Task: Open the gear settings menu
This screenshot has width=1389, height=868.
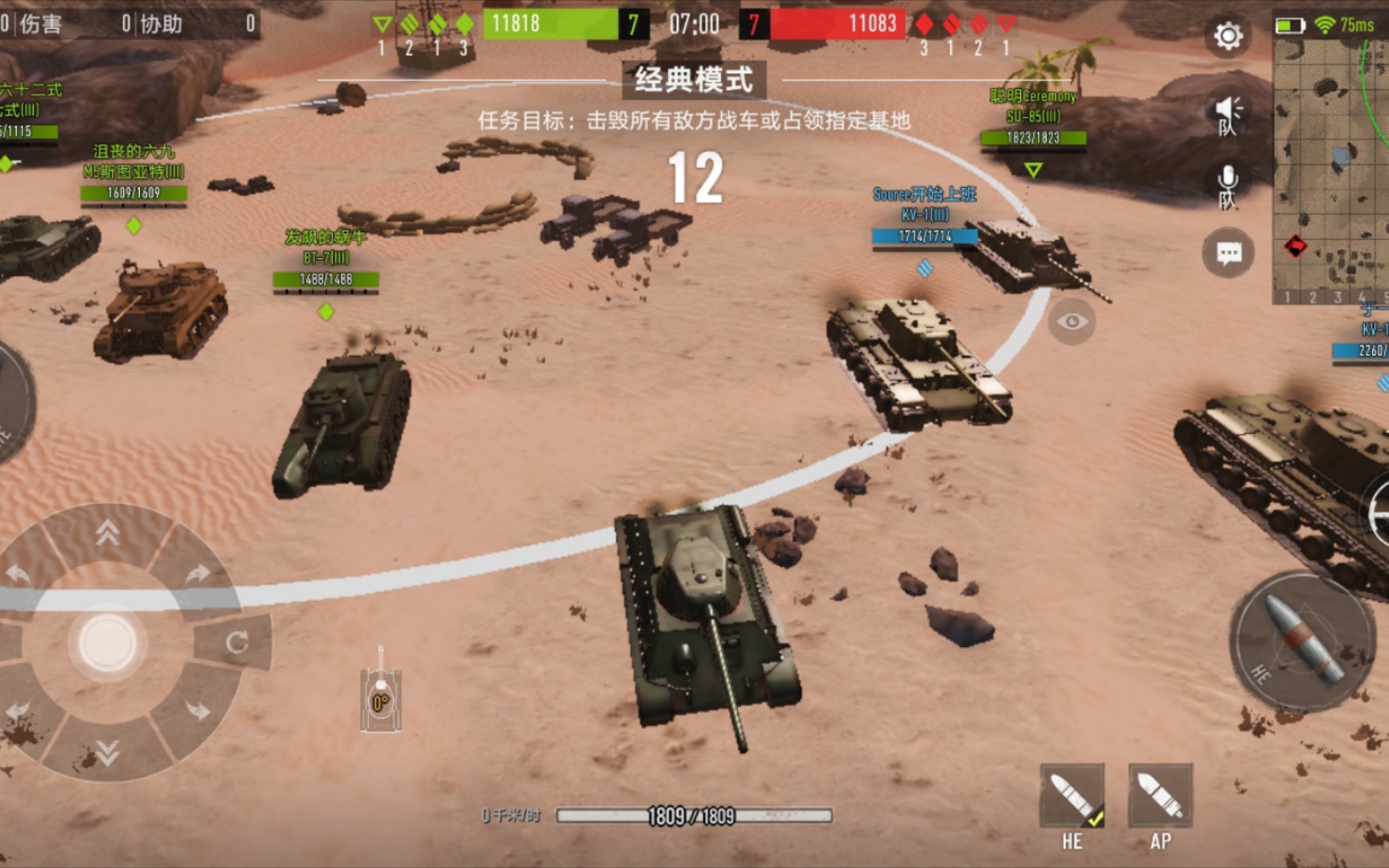Action: pos(1227,36)
